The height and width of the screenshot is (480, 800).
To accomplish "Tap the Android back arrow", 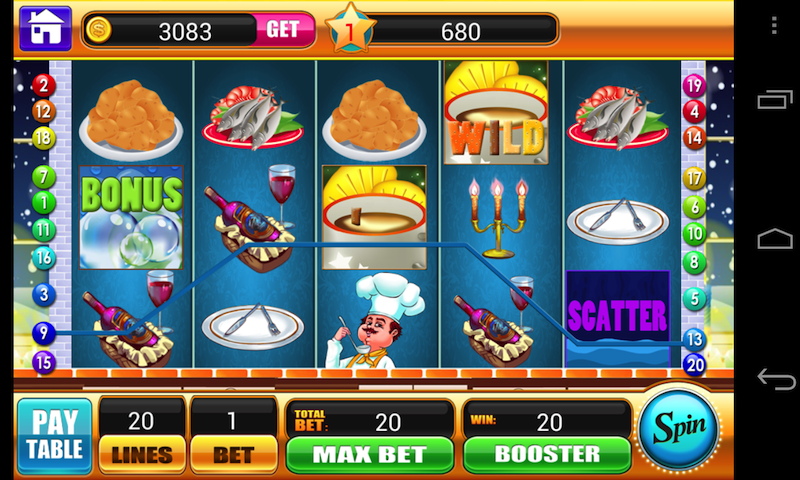I will point(775,379).
